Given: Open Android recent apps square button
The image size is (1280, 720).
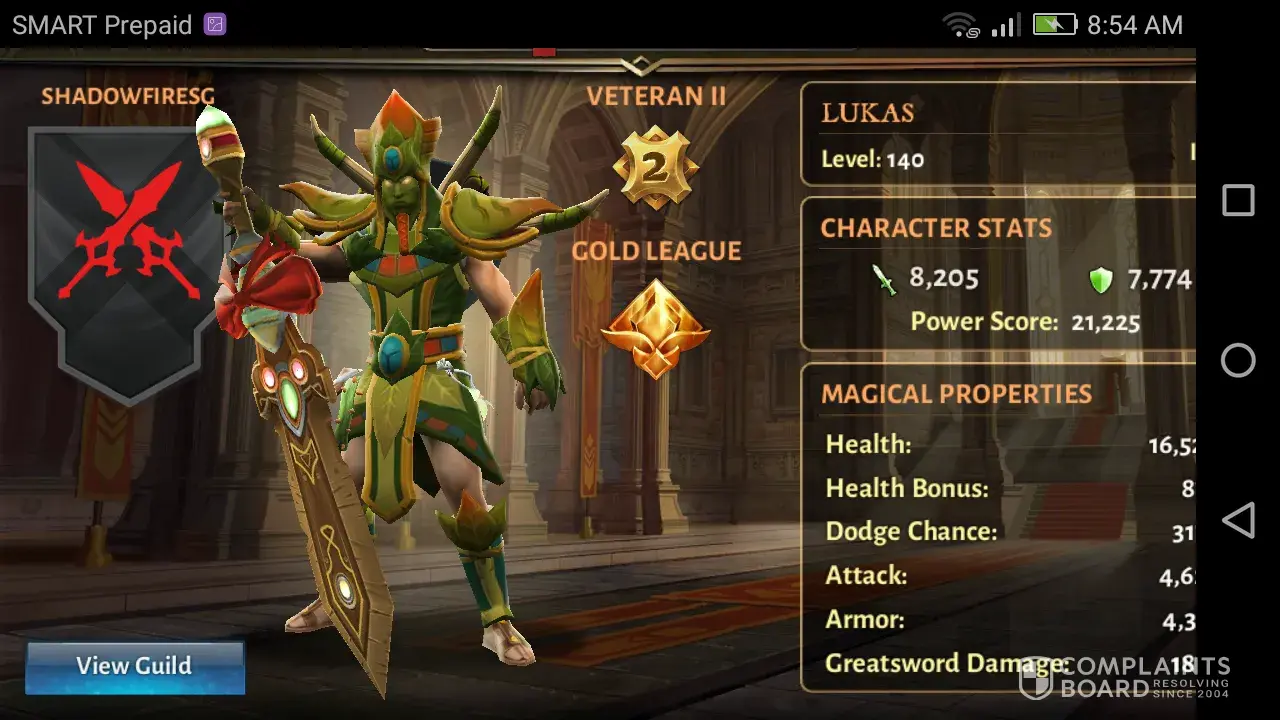Looking at the screenshot, I should [x=1238, y=201].
